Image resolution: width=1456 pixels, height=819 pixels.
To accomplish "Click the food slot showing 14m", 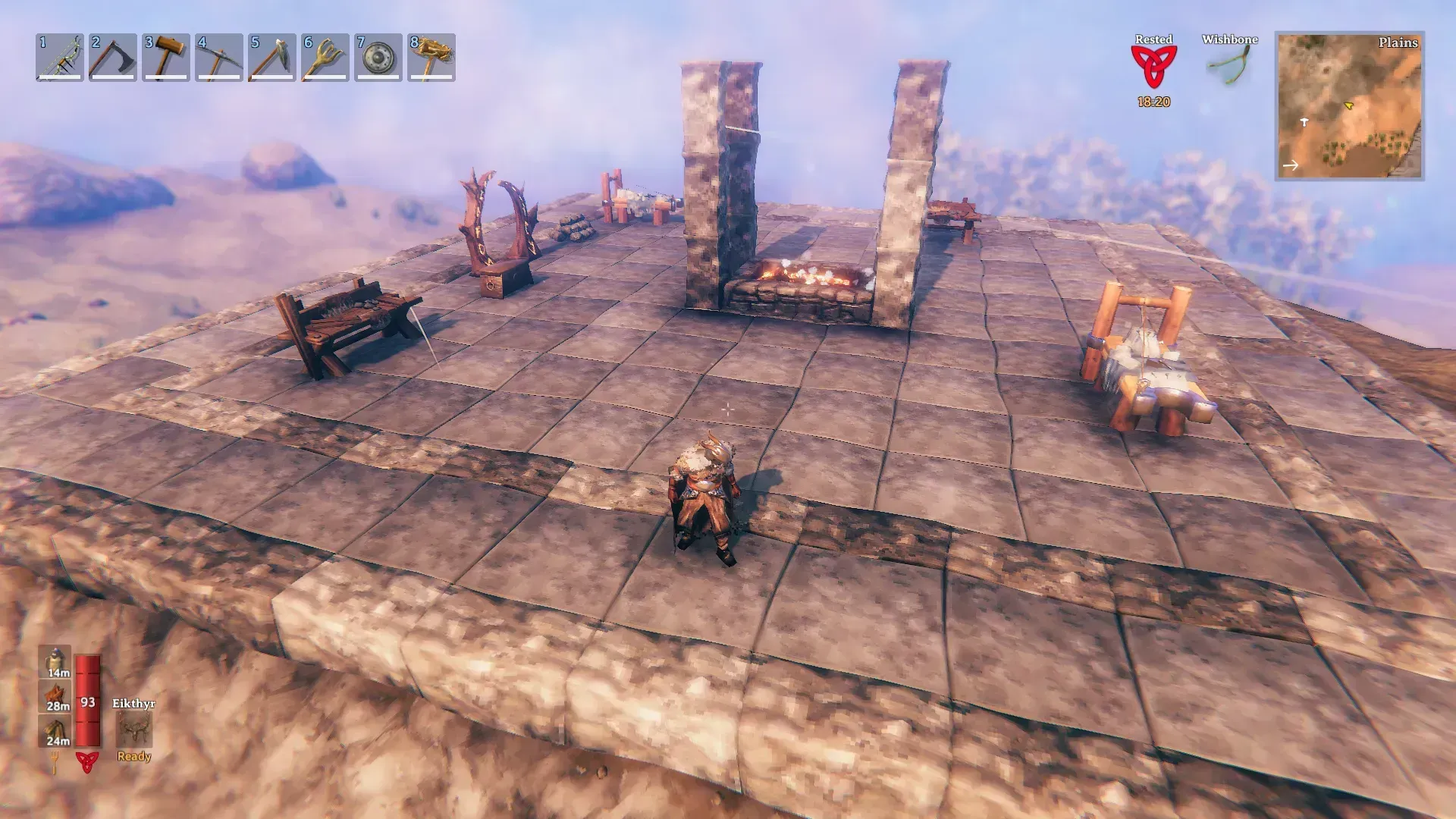I will click(x=55, y=661).
